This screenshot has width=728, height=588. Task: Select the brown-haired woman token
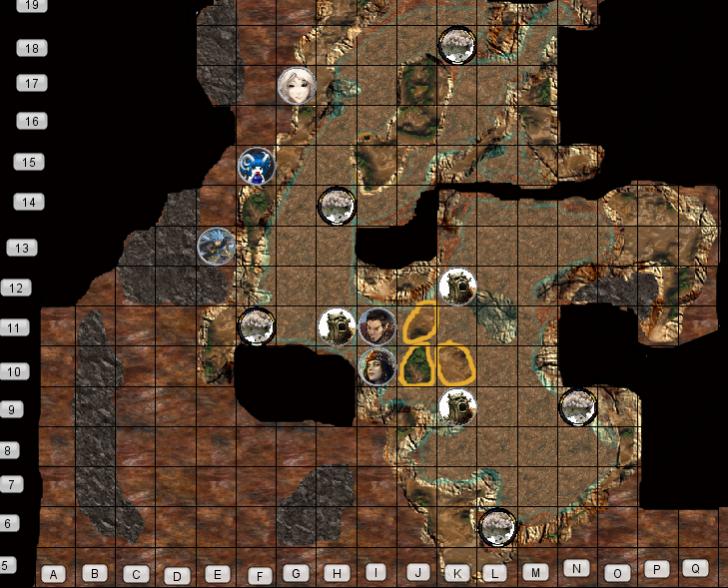[377, 366]
